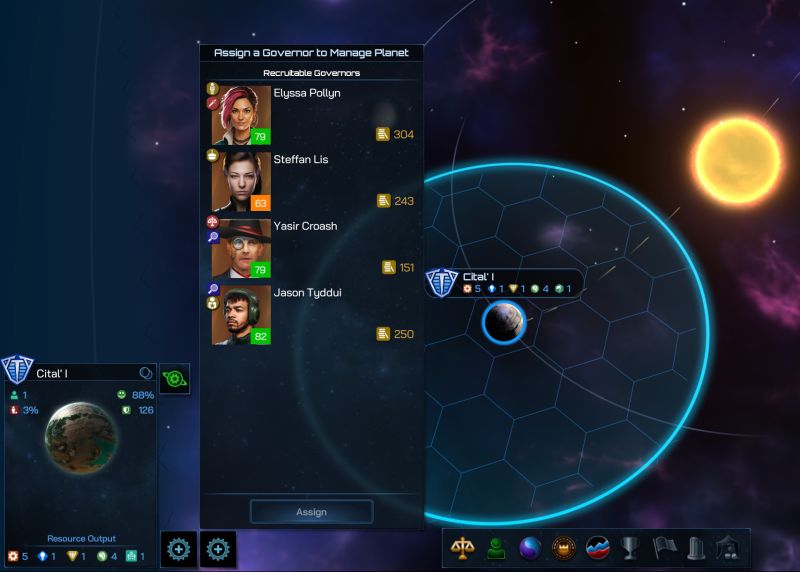This screenshot has width=800, height=572.
Task: Click the grey flag toolbar icon
Action: tap(663, 548)
